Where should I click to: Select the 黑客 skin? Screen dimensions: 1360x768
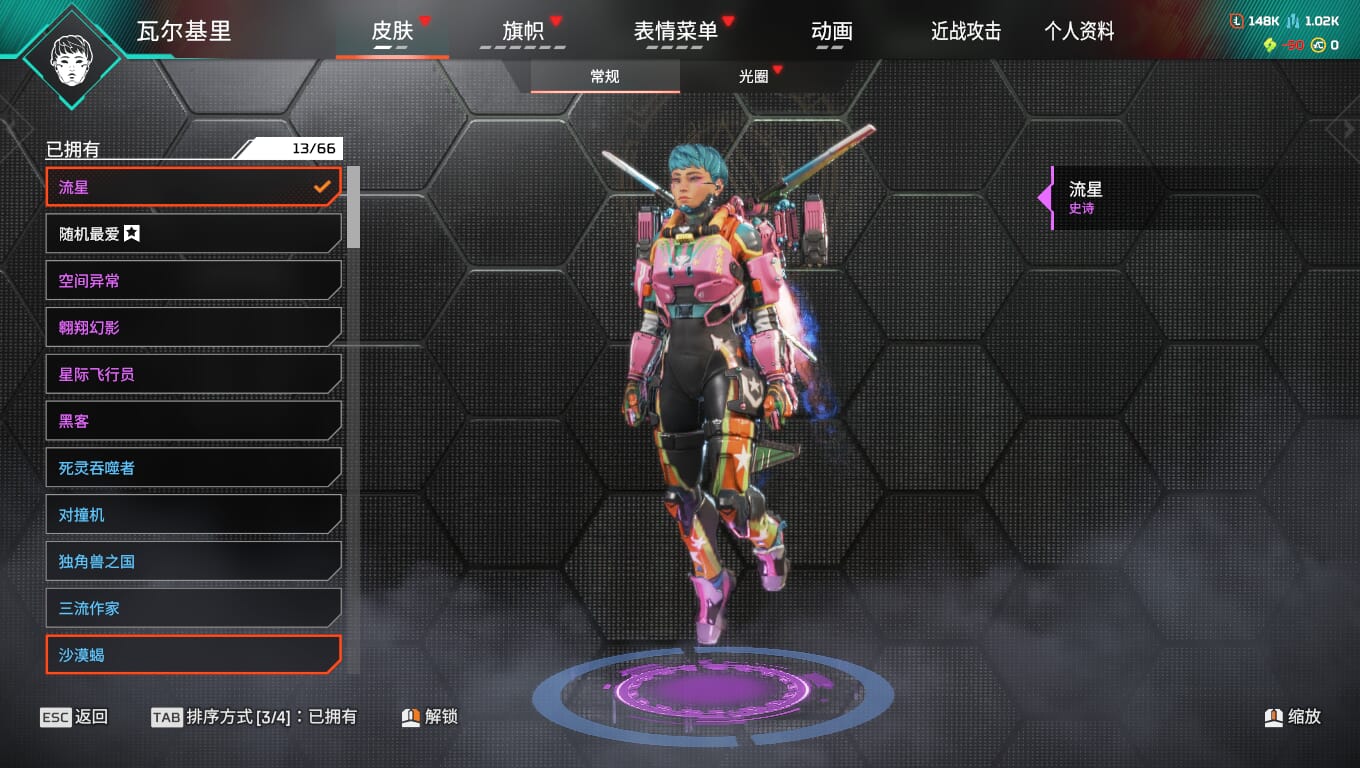point(193,421)
